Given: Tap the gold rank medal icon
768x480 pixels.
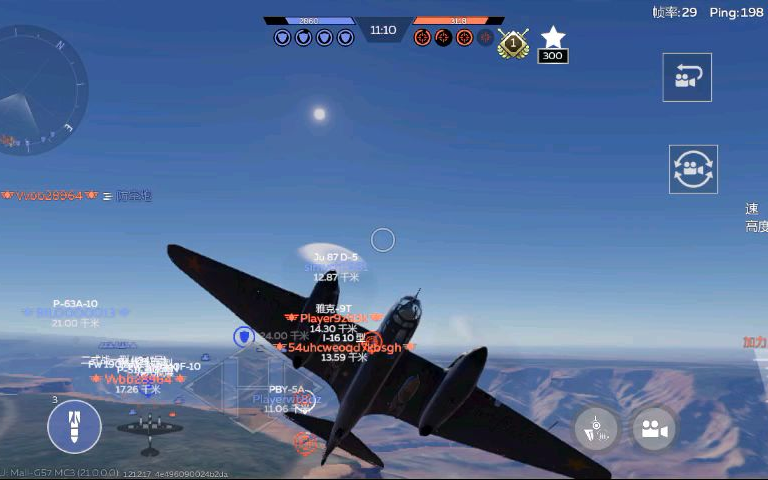Looking at the screenshot, I should [513, 43].
